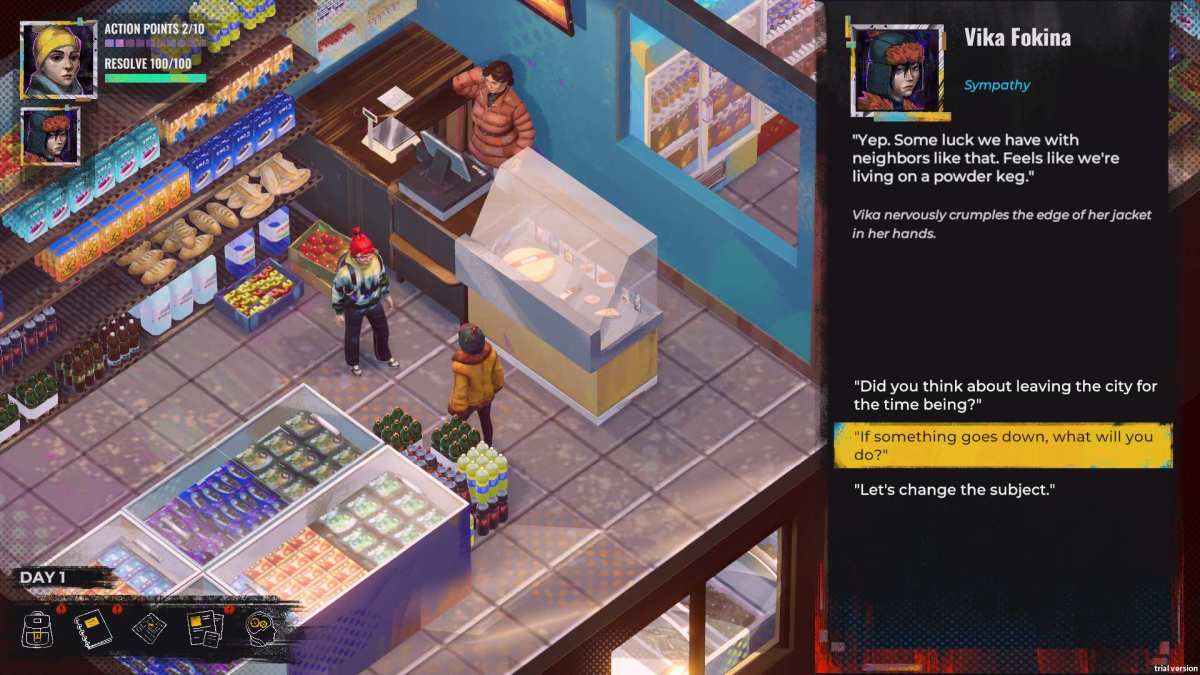Select the small companion portrait below protagonist

49,135
